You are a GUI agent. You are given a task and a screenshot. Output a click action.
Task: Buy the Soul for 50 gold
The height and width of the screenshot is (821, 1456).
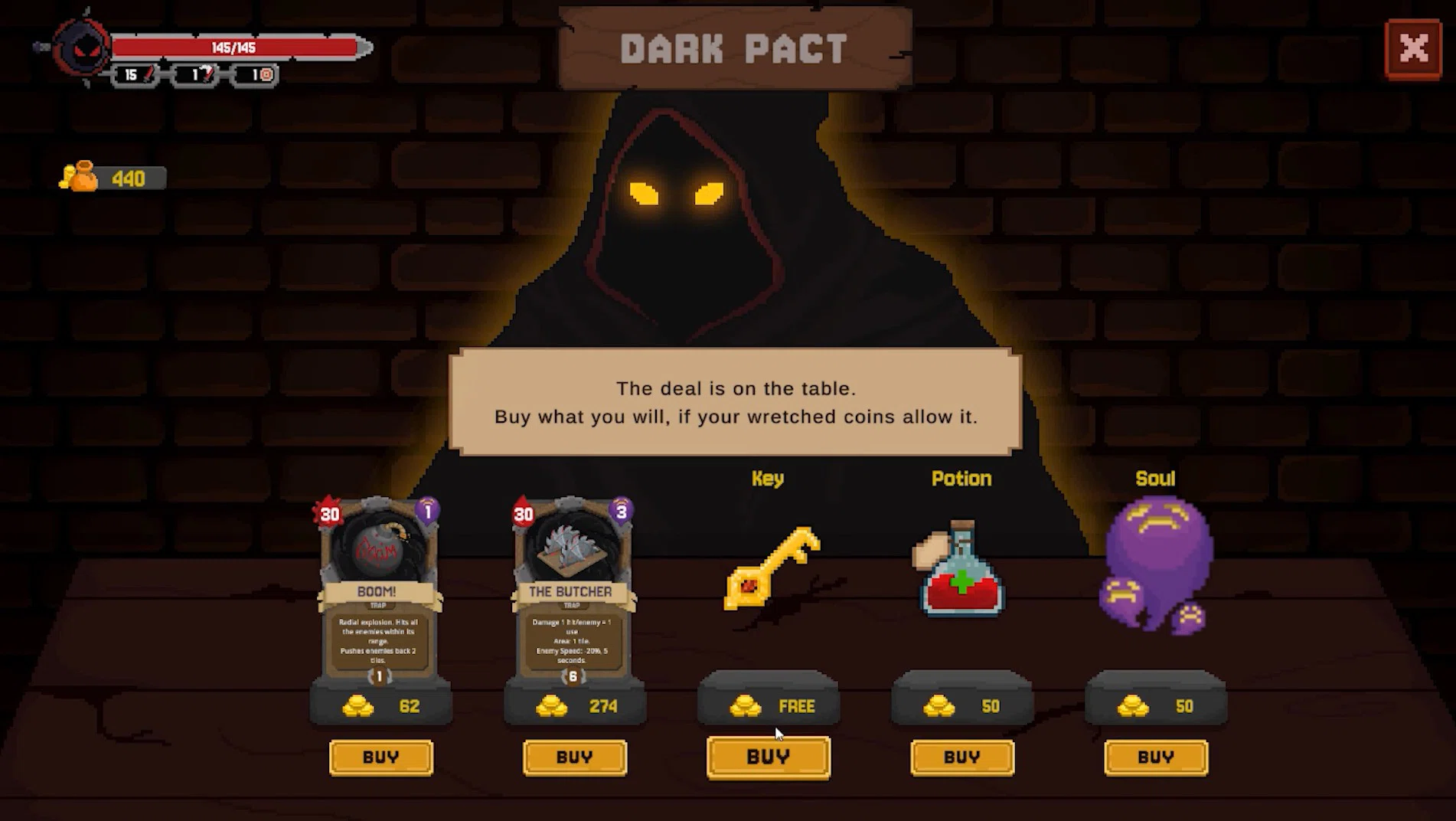coord(1155,757)
